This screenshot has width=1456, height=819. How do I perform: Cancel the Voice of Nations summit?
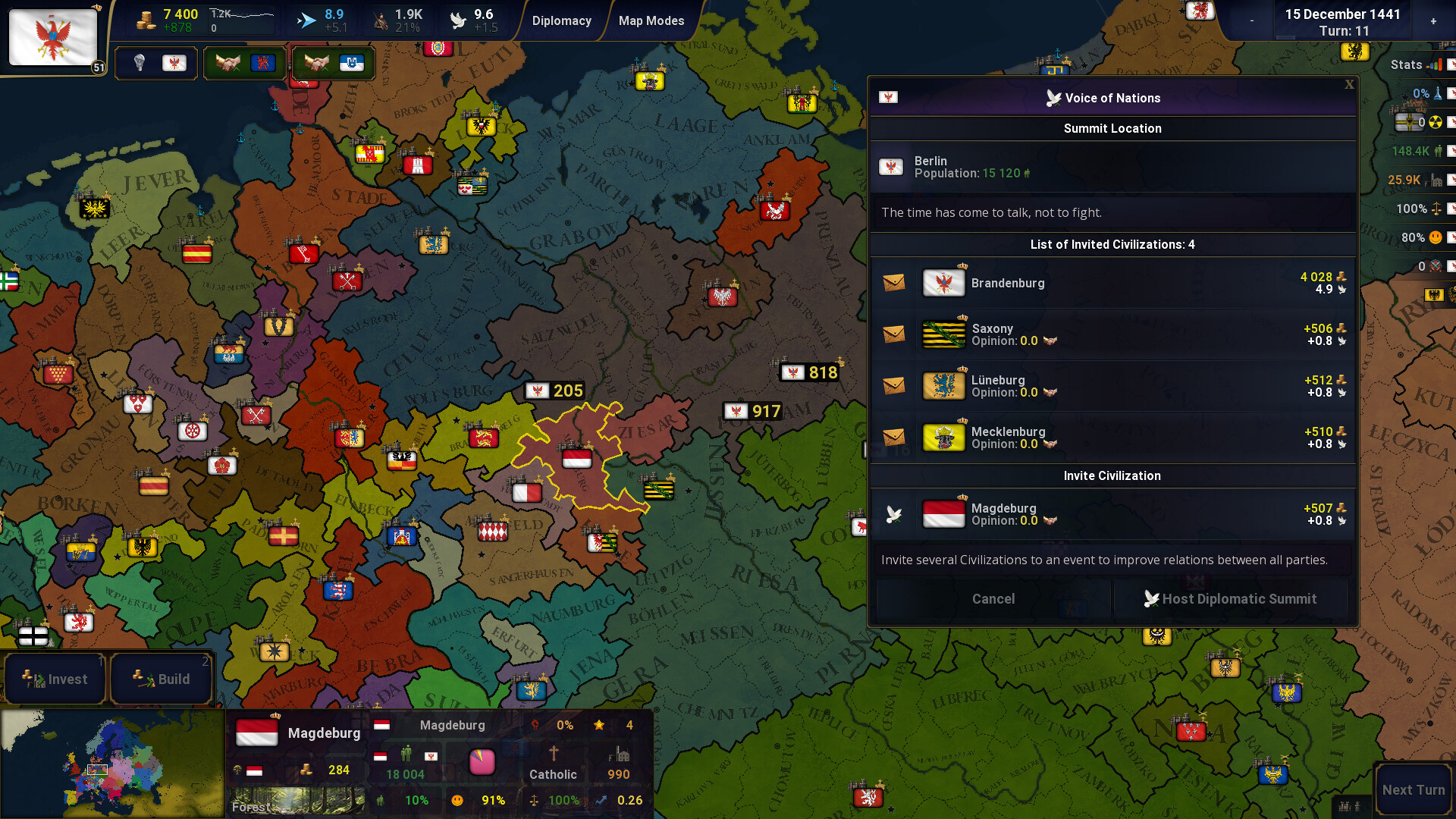pyautogui.click(x=993, y=599)
